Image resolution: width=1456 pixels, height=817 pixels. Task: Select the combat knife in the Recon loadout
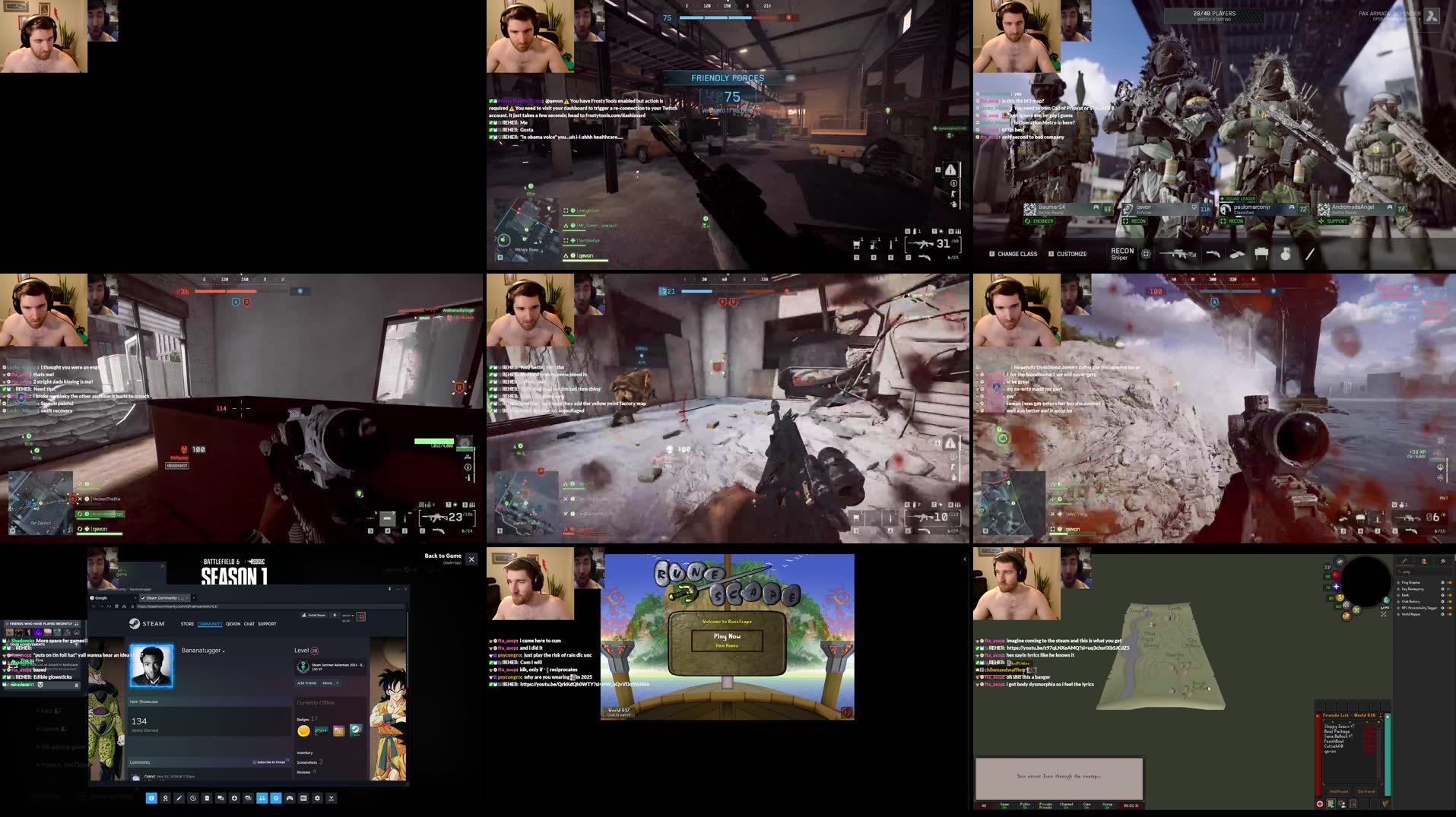[1312, 254]
